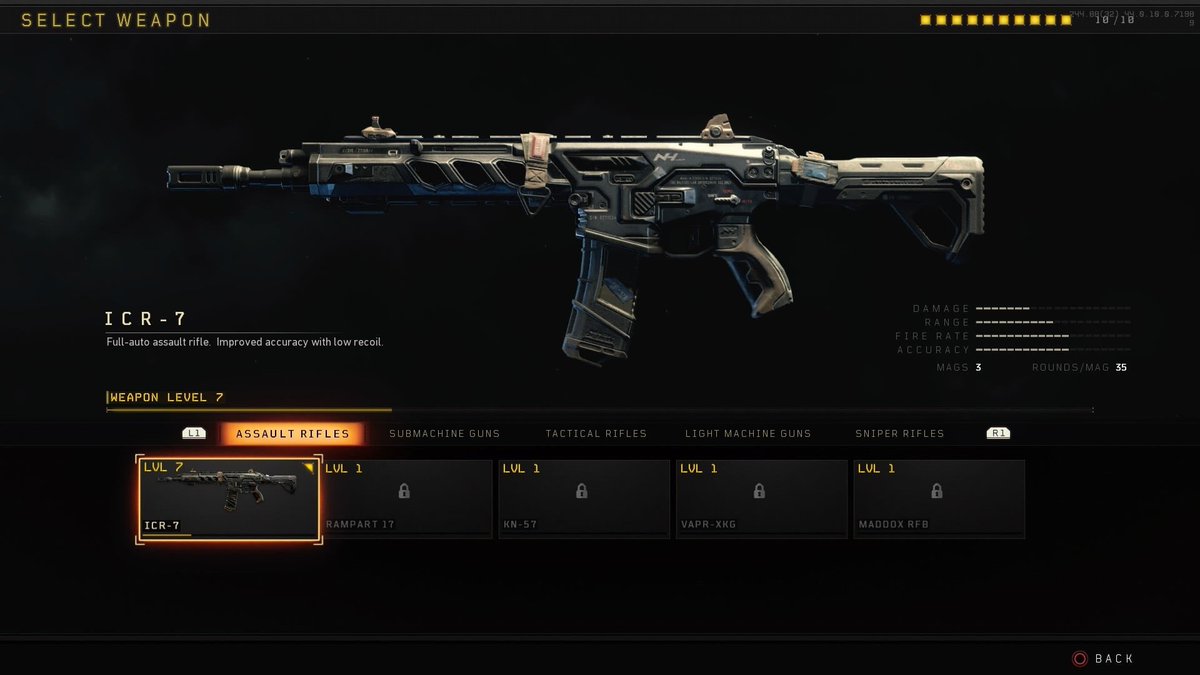
Task: Choose the locked Maddox RFB tile
Action: pos(938,499)
